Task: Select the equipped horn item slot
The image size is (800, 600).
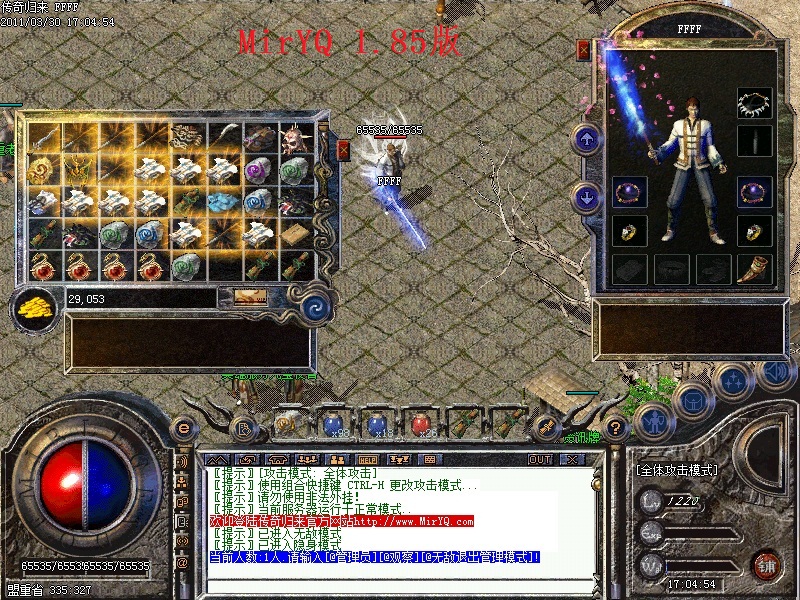Action: (754, 268)
